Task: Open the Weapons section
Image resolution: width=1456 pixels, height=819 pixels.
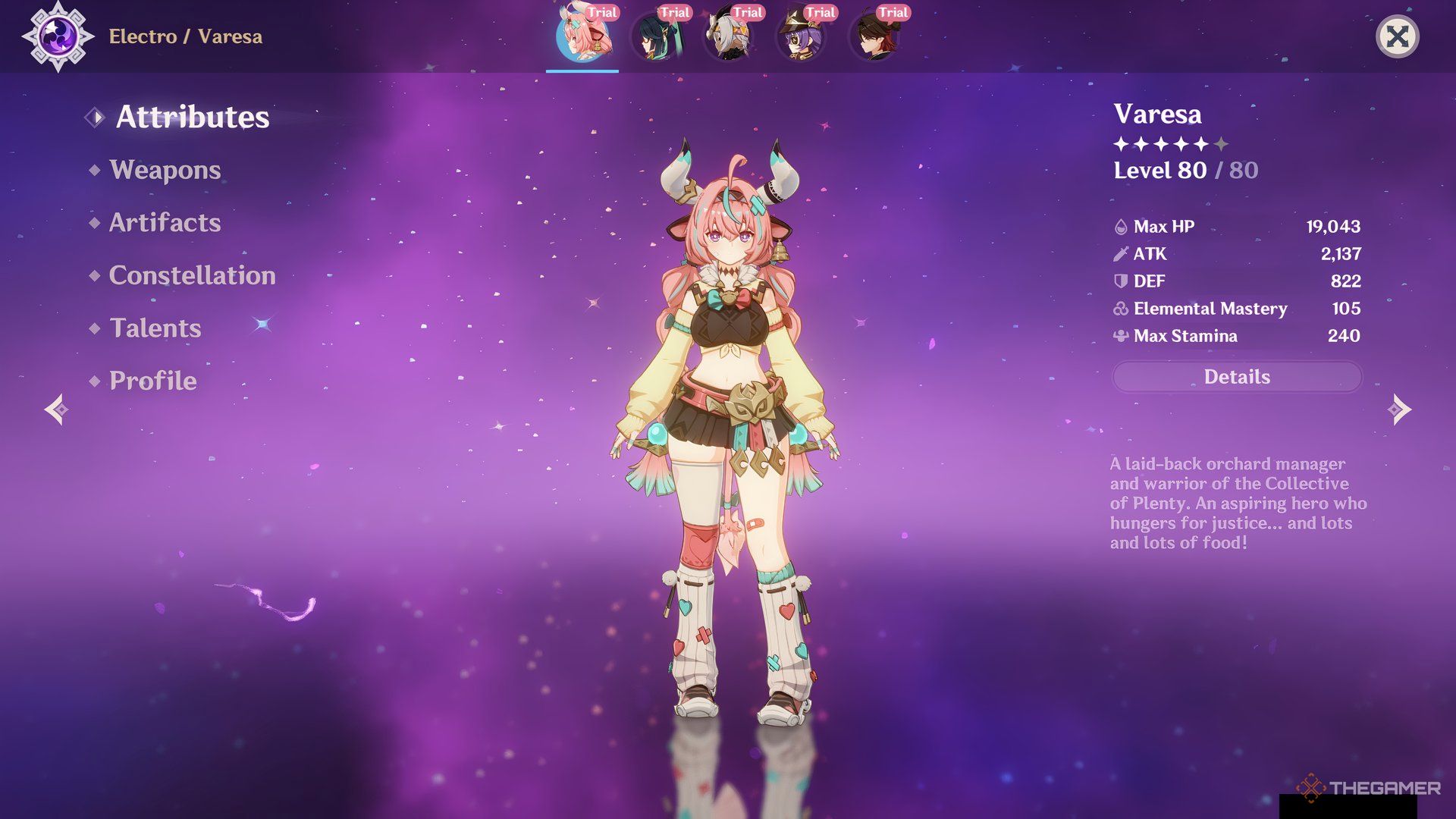Action: pos(165,170)
